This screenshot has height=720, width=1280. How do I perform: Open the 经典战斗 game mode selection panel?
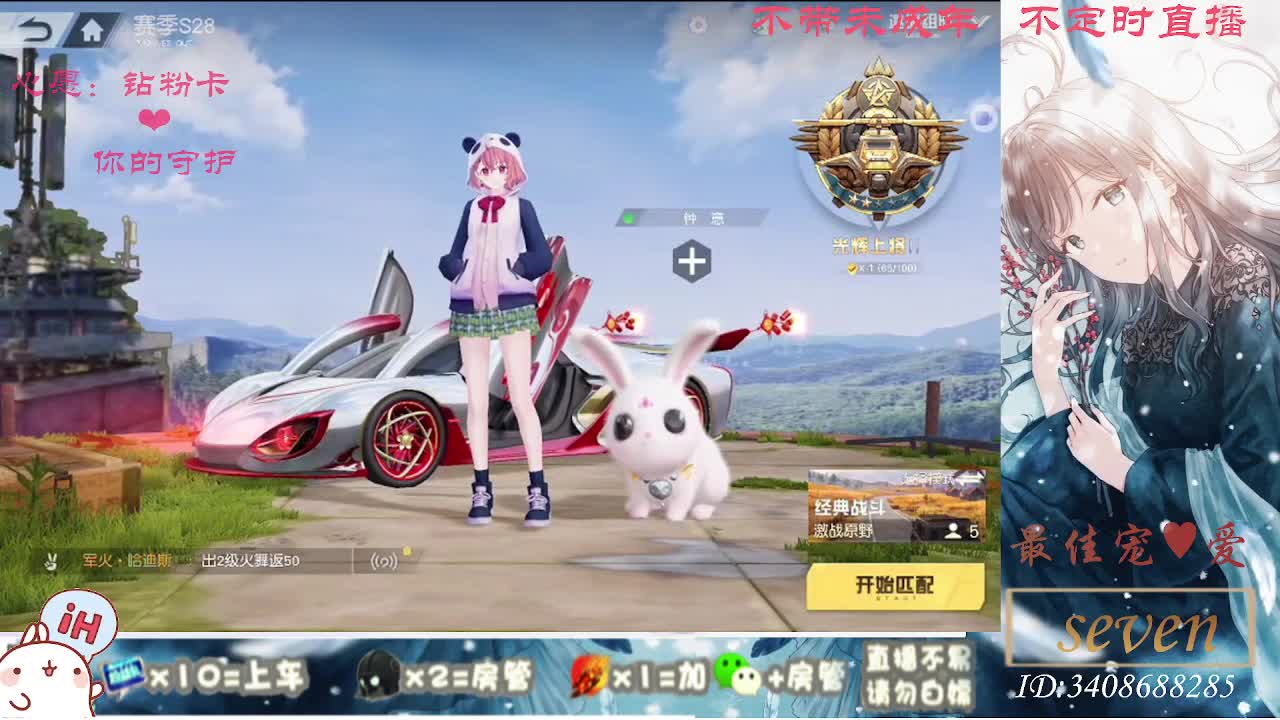click(x=850, y=506)
